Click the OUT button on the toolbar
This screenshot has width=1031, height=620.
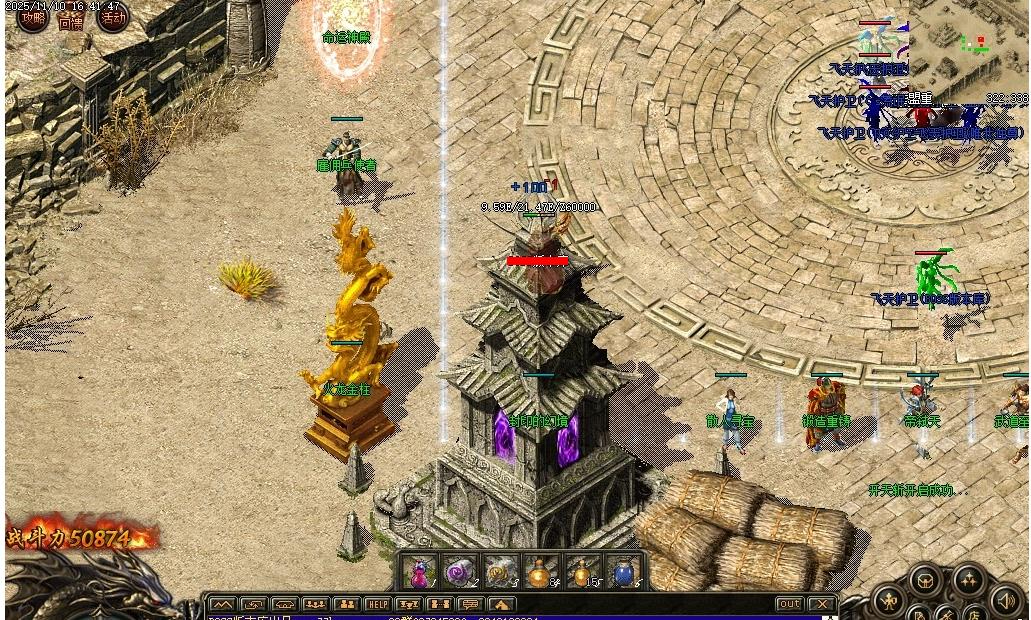coord(789,605)
